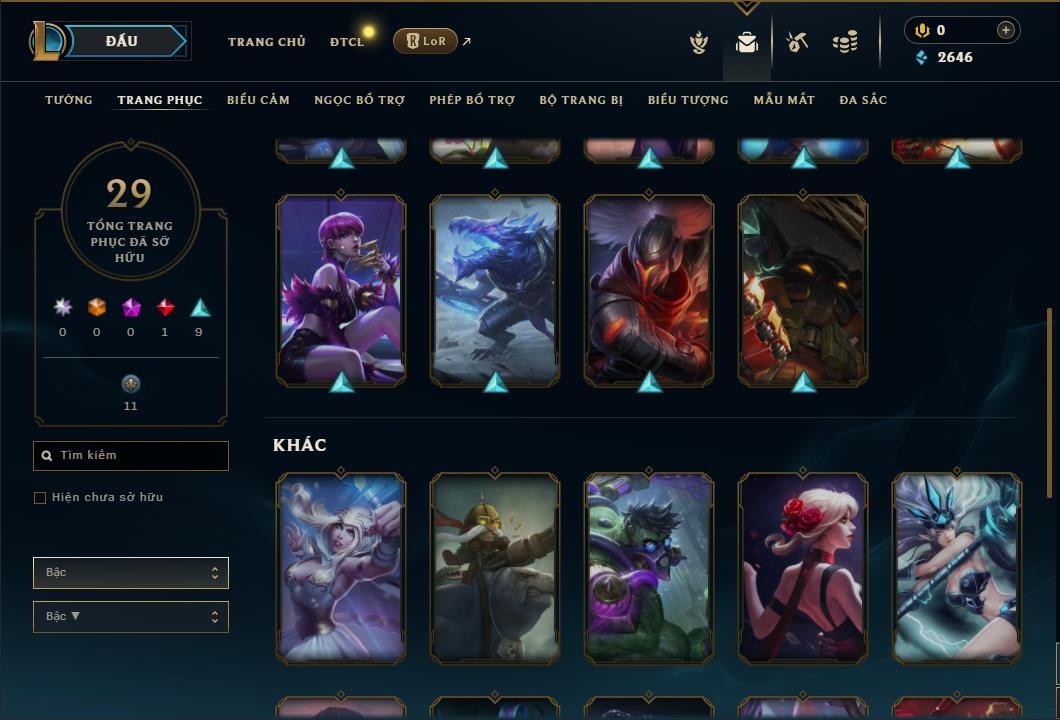Image resolution: width=1060 pixels, height=720 pixels.
Task: Choose the blue ice dragon-beast skin card
Action: (495, 290)
